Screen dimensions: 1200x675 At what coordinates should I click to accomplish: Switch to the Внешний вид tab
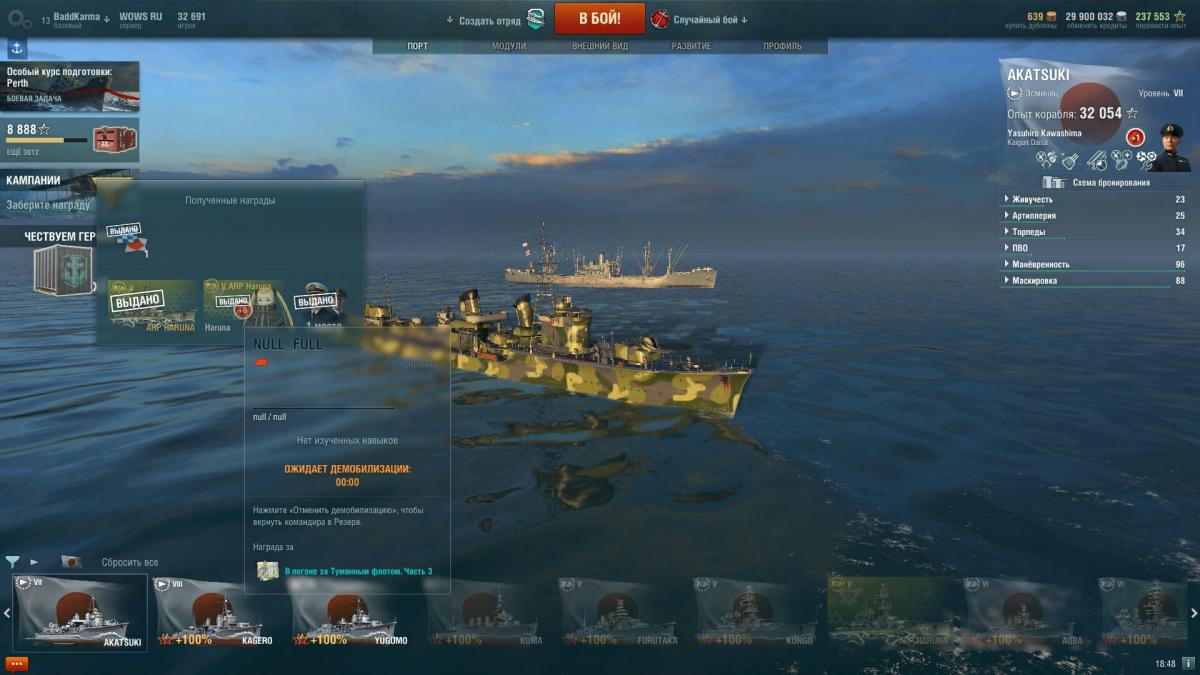[x=600, y=46]
